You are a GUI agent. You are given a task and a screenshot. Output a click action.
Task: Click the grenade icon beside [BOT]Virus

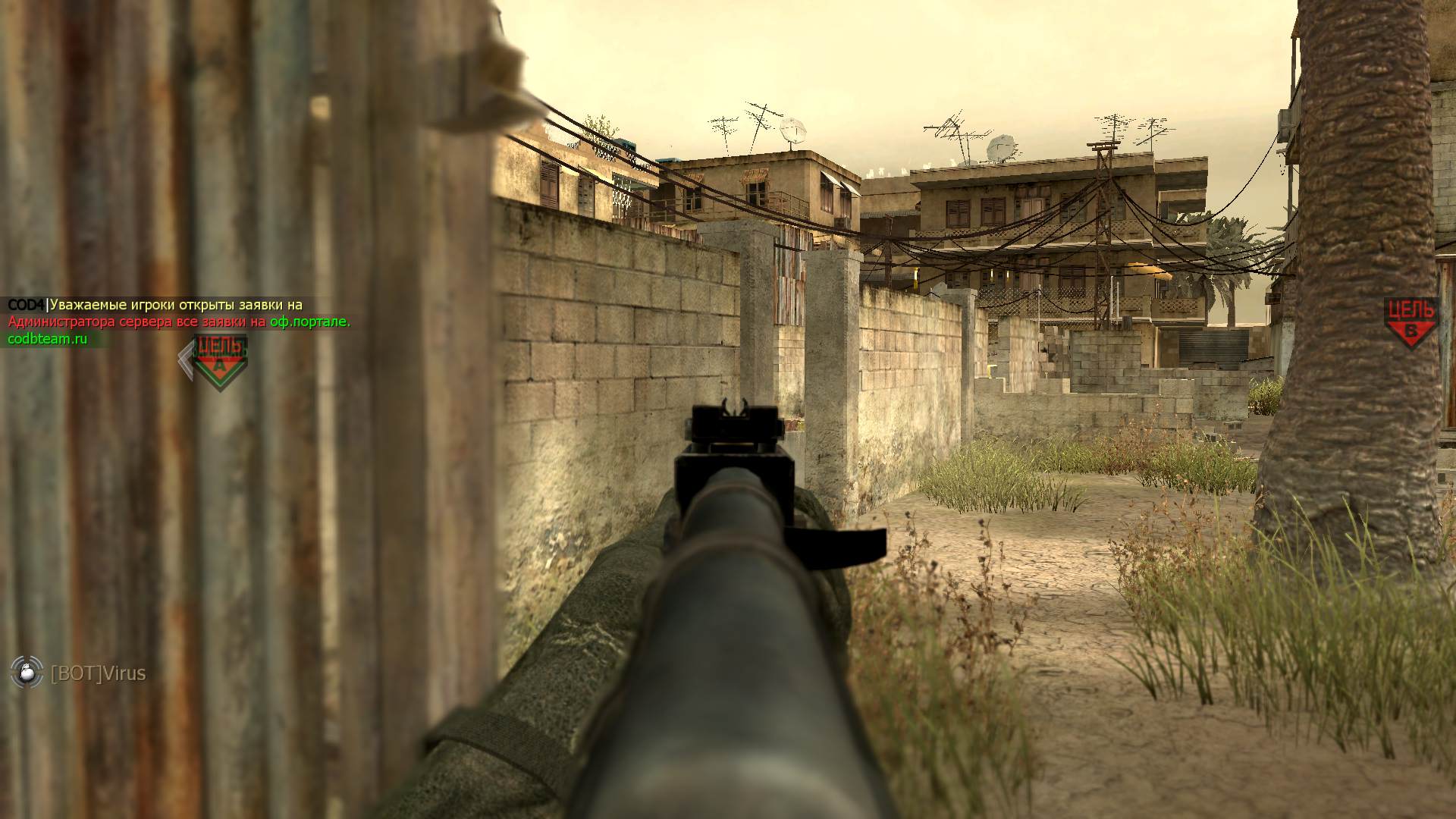tap(27, 672)
